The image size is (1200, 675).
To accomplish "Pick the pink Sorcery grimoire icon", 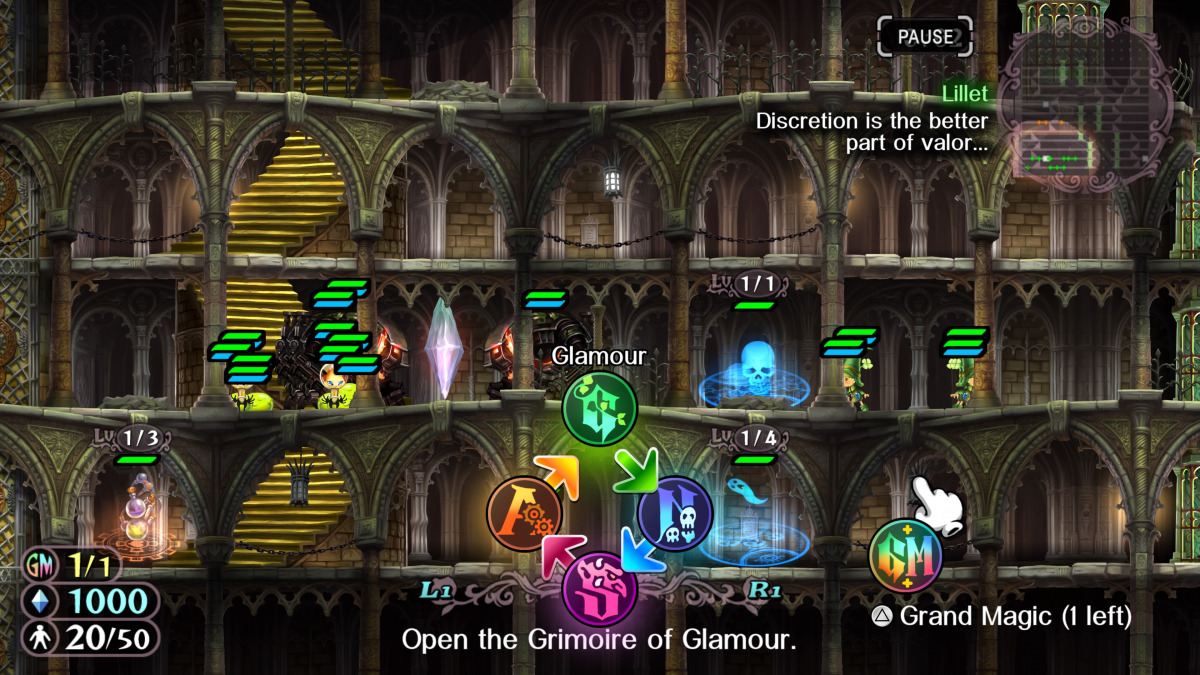I will coord(599,588).
